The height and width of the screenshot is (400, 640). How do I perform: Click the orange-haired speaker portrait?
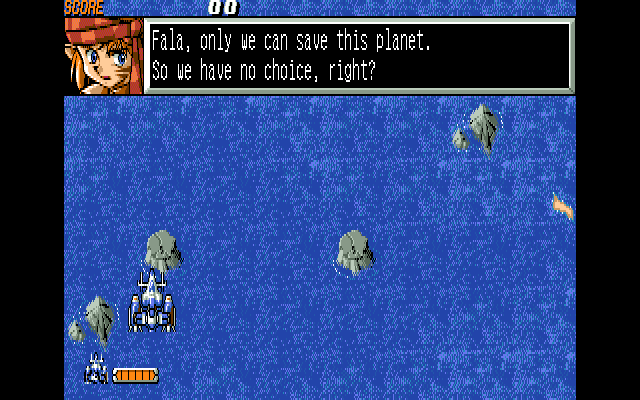click(103, 56)
